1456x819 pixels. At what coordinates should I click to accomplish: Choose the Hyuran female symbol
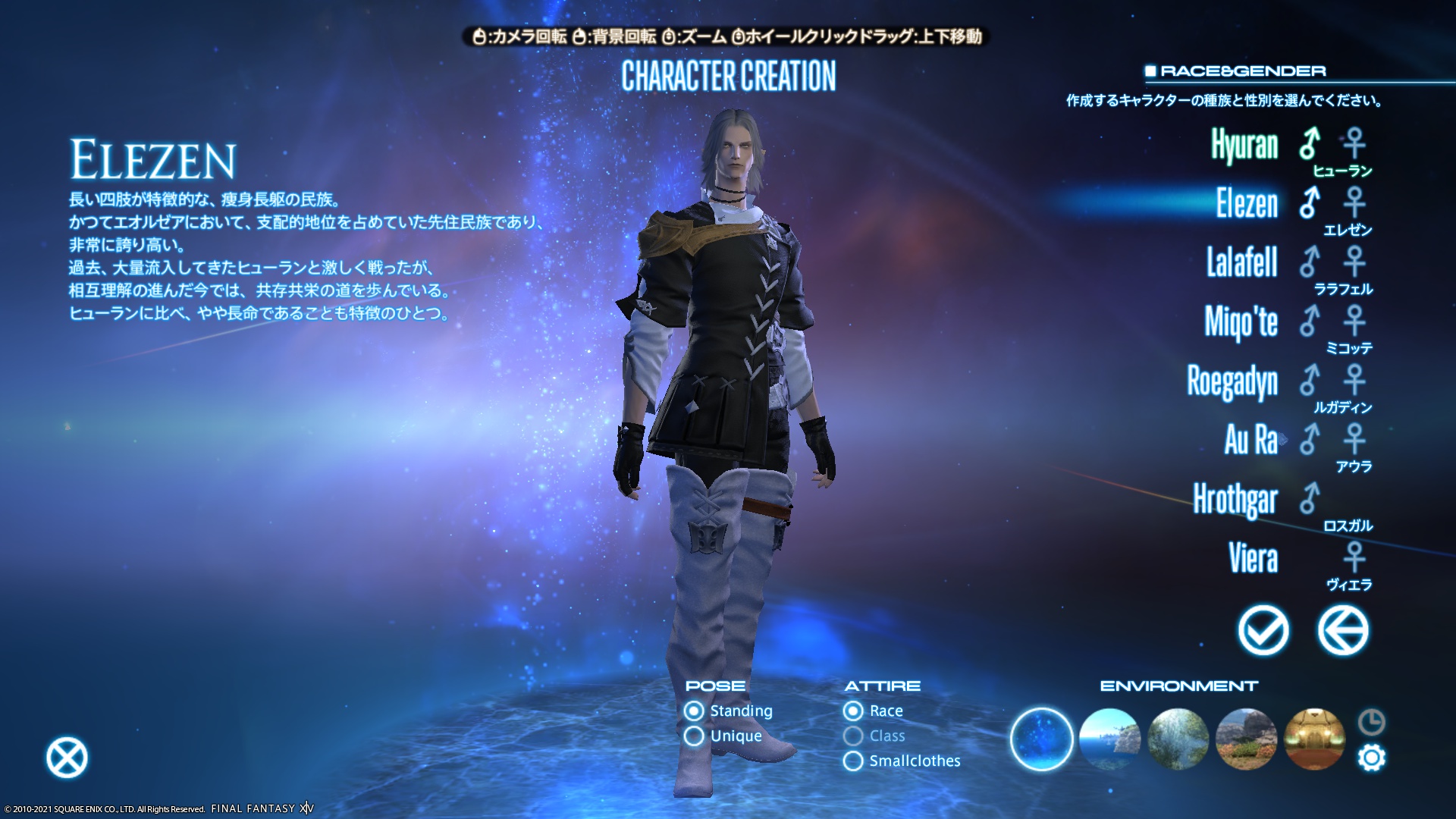click(x=1354, y=143)
